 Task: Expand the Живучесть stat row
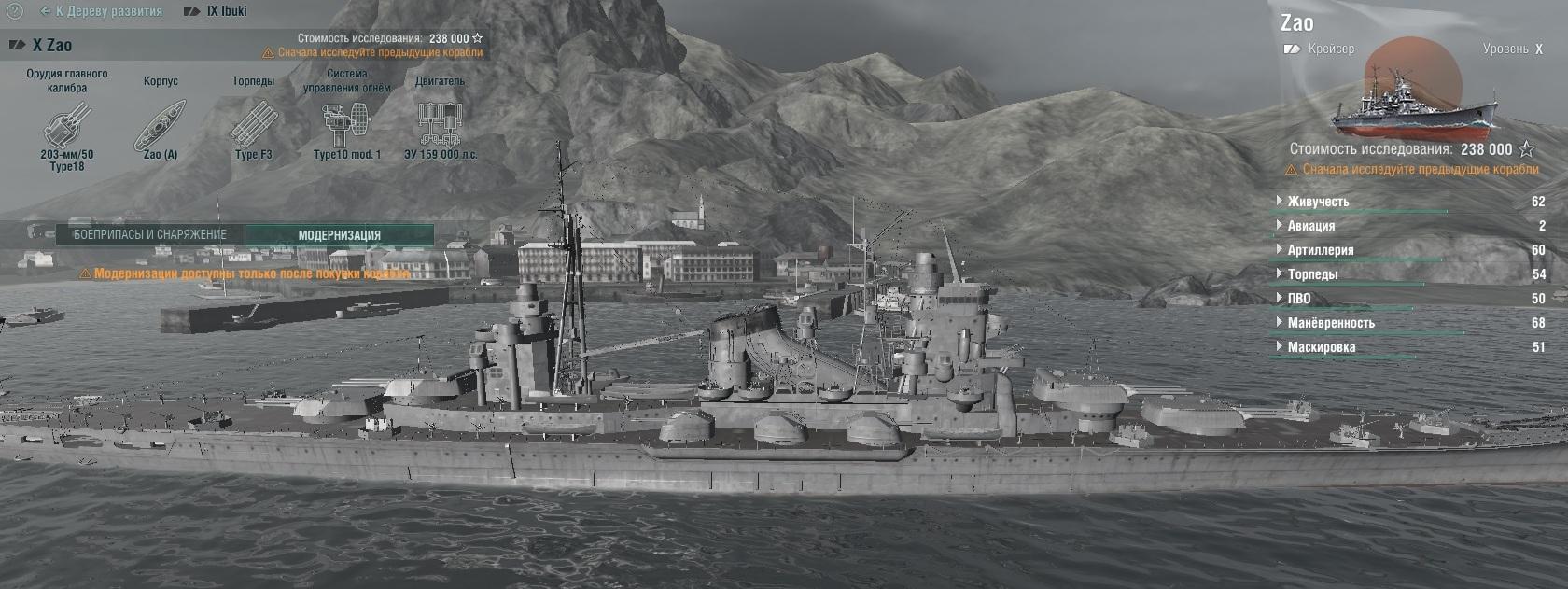pyautogui.click(x=1318, y=202)
